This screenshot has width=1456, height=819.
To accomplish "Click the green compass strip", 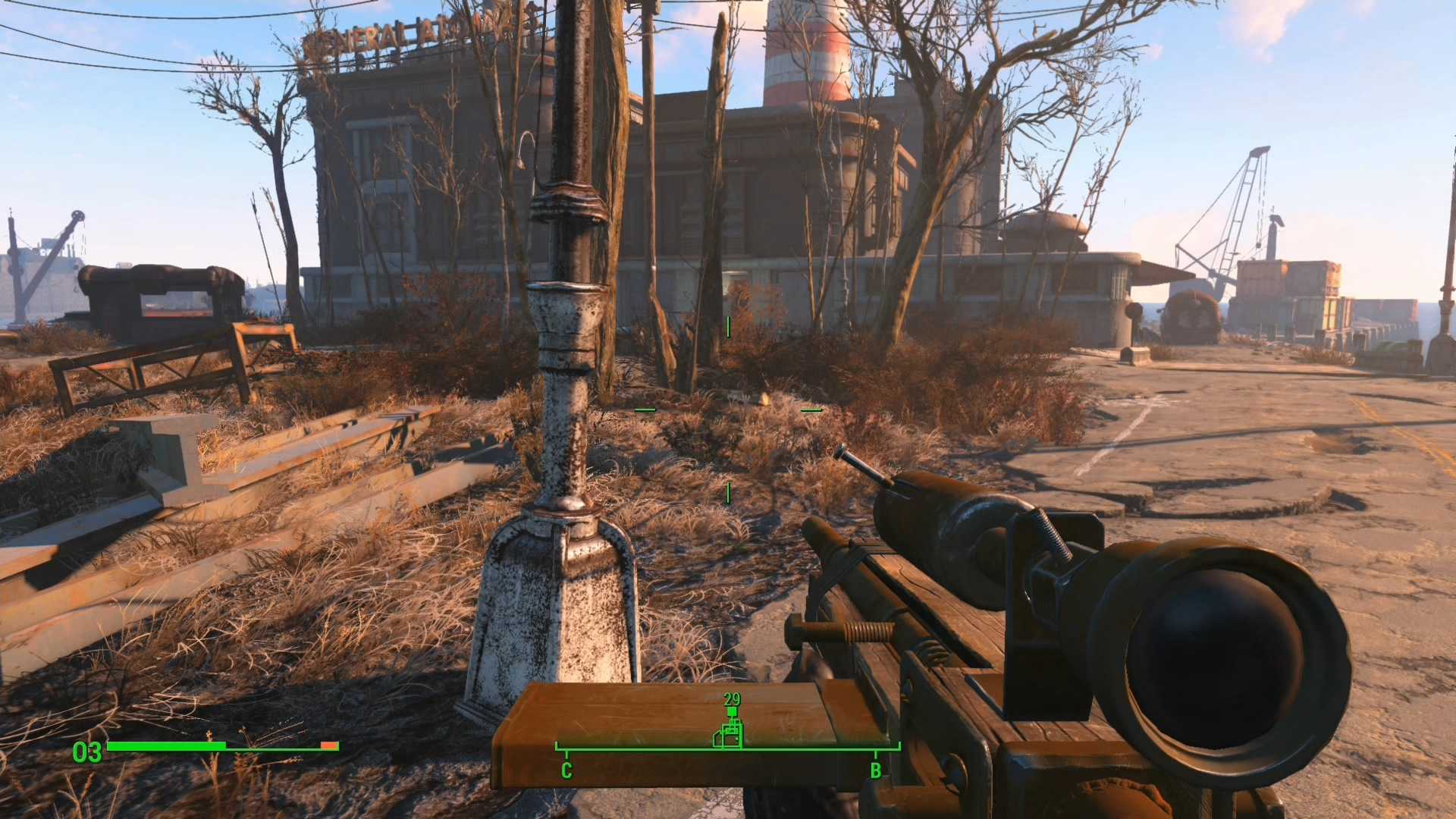I will 645,749.
